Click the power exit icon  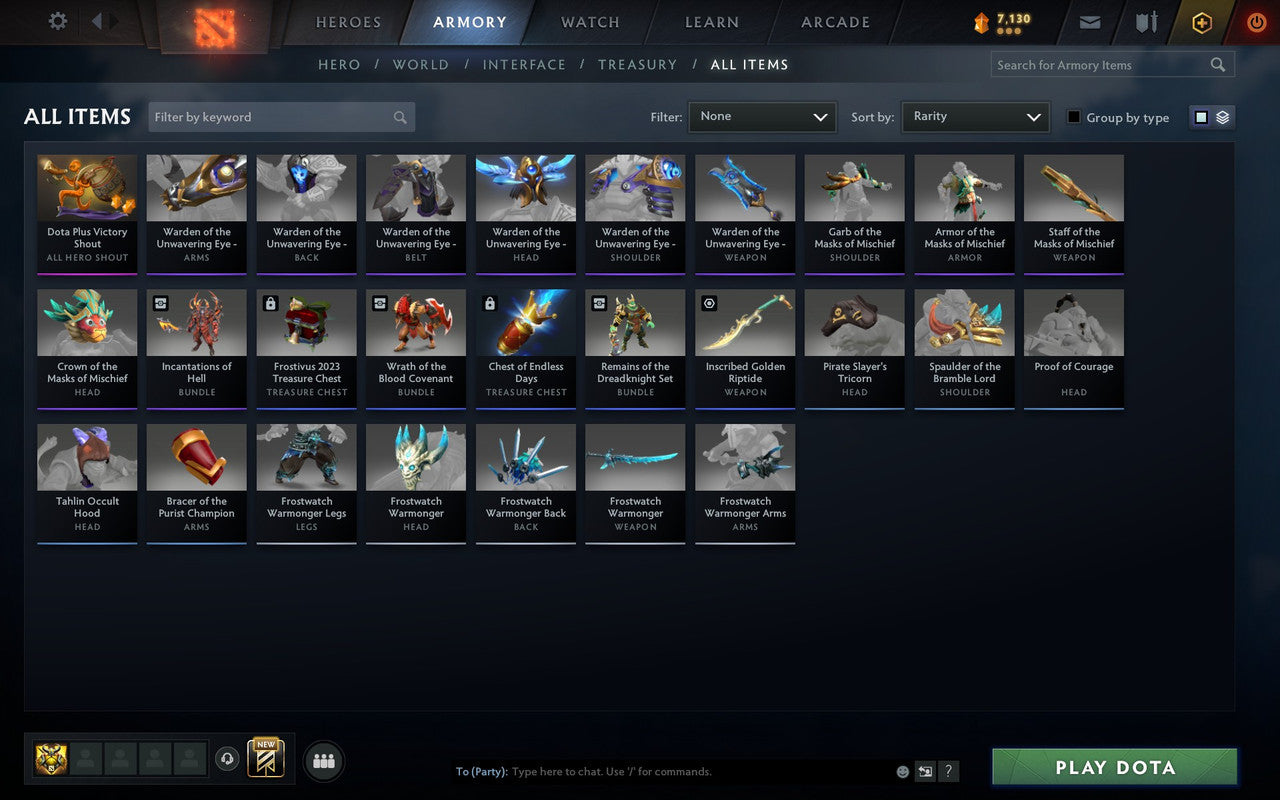[1256, 22]
